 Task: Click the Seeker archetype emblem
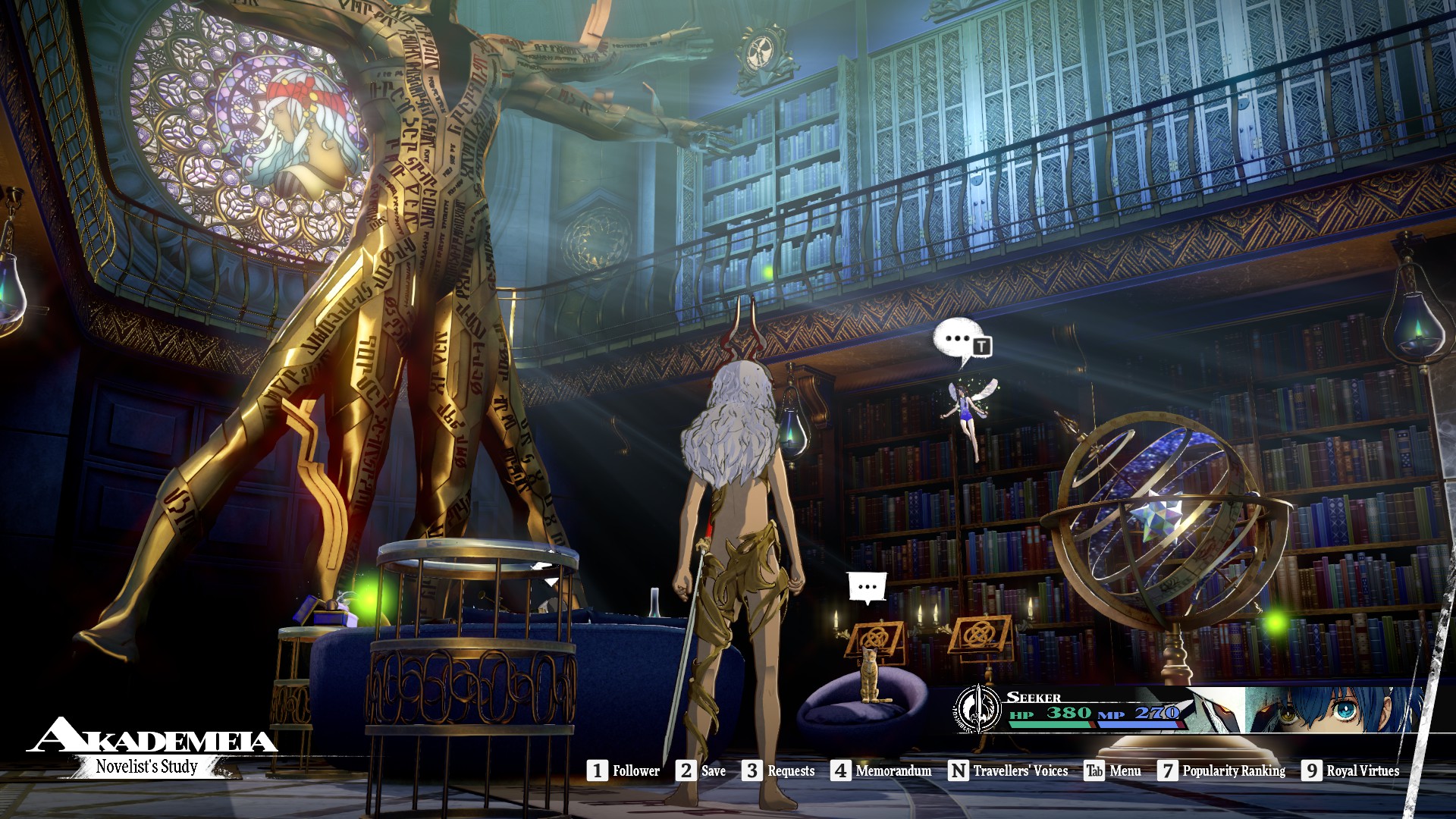point(978,710)
